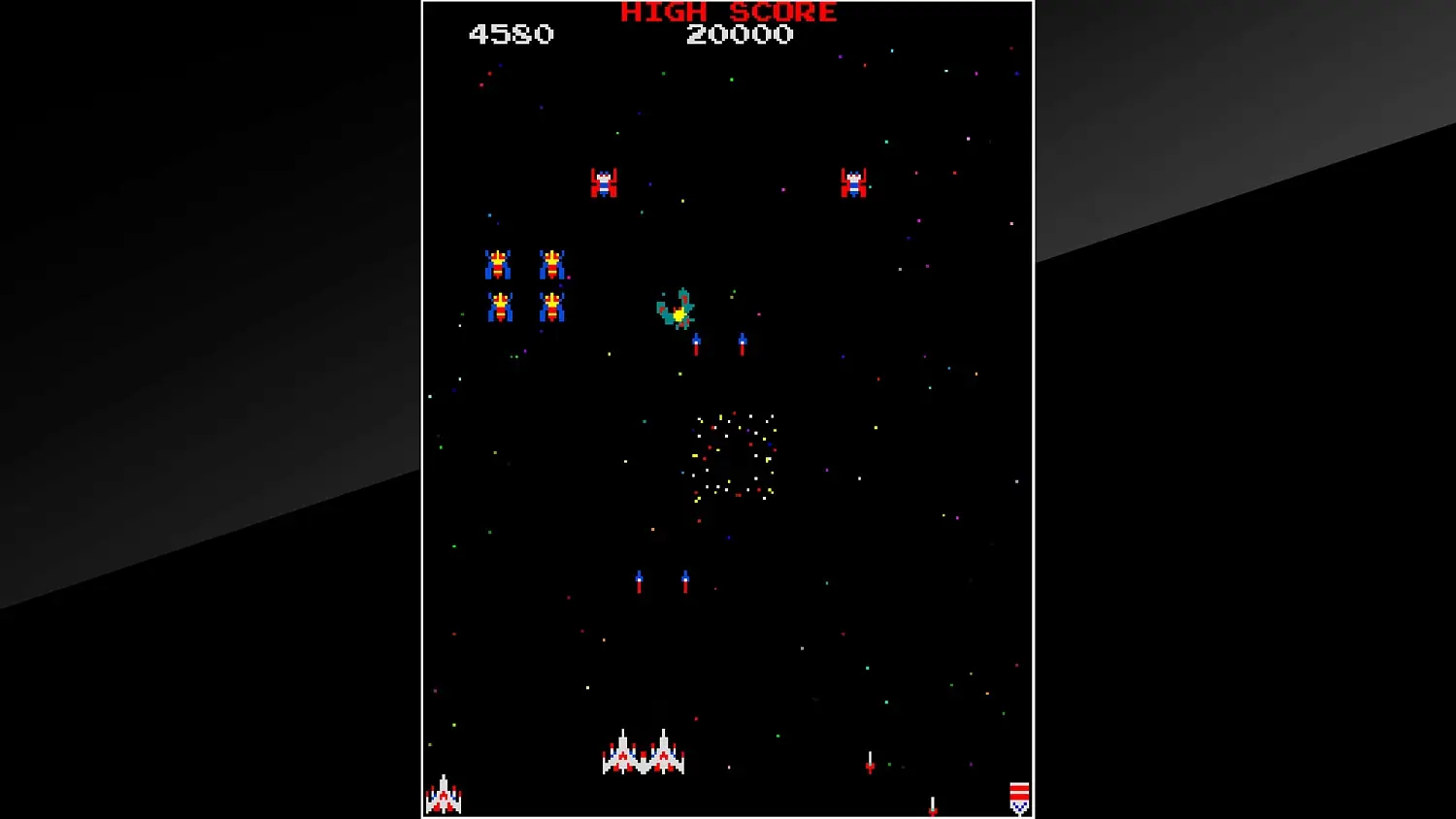Click the left projectile above the ship formation
Image resolution: width=1456 pixels, height=819 pixels.
tap(641, 580)
